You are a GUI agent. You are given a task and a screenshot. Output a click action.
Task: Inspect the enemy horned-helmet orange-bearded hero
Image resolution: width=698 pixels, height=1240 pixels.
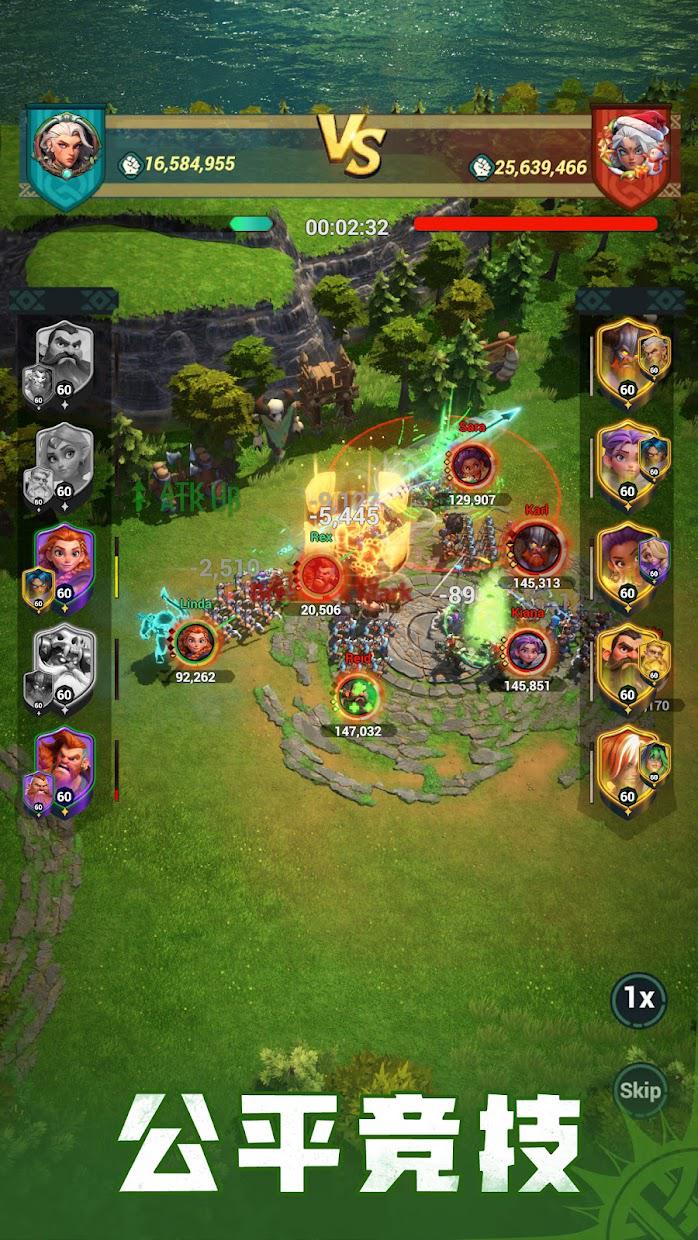(628, 358)
